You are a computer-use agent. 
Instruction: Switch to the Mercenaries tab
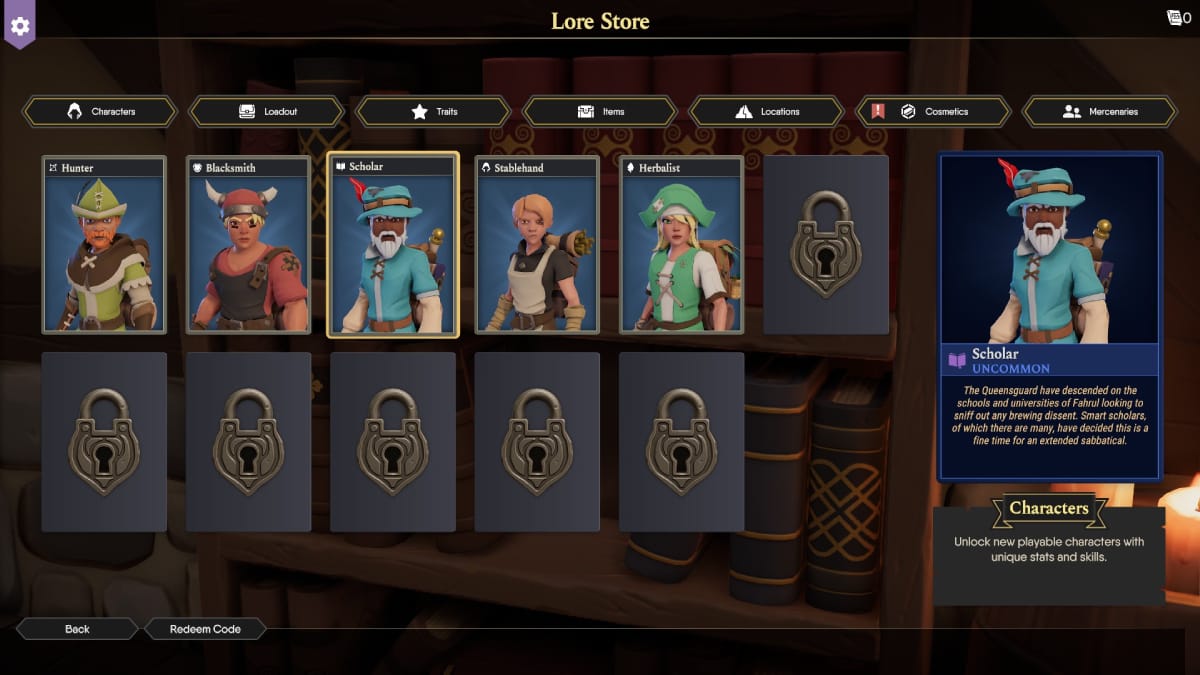click(x=1100, y=112)
